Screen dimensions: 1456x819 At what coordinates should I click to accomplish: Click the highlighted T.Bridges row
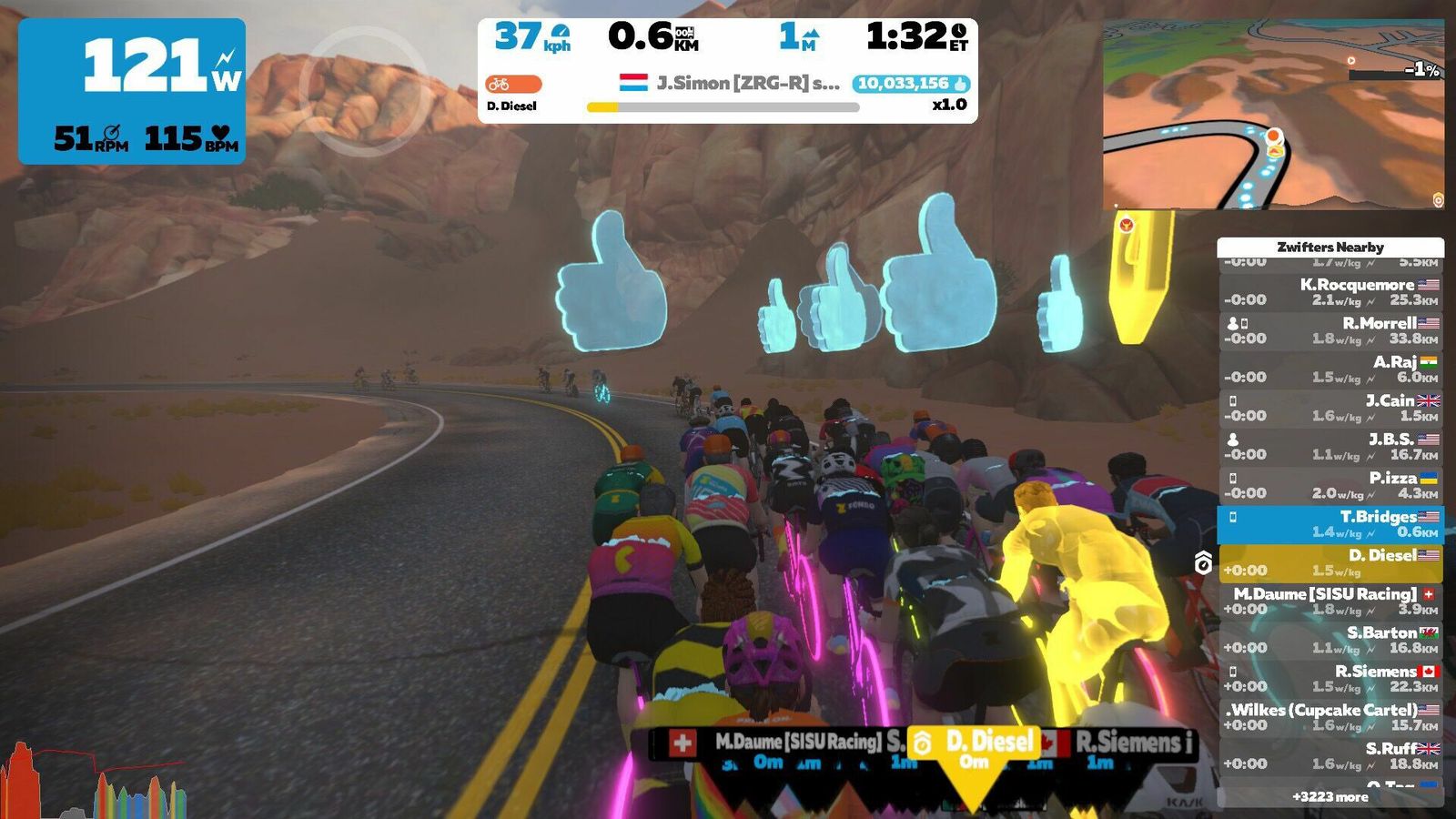[1330, 524]
